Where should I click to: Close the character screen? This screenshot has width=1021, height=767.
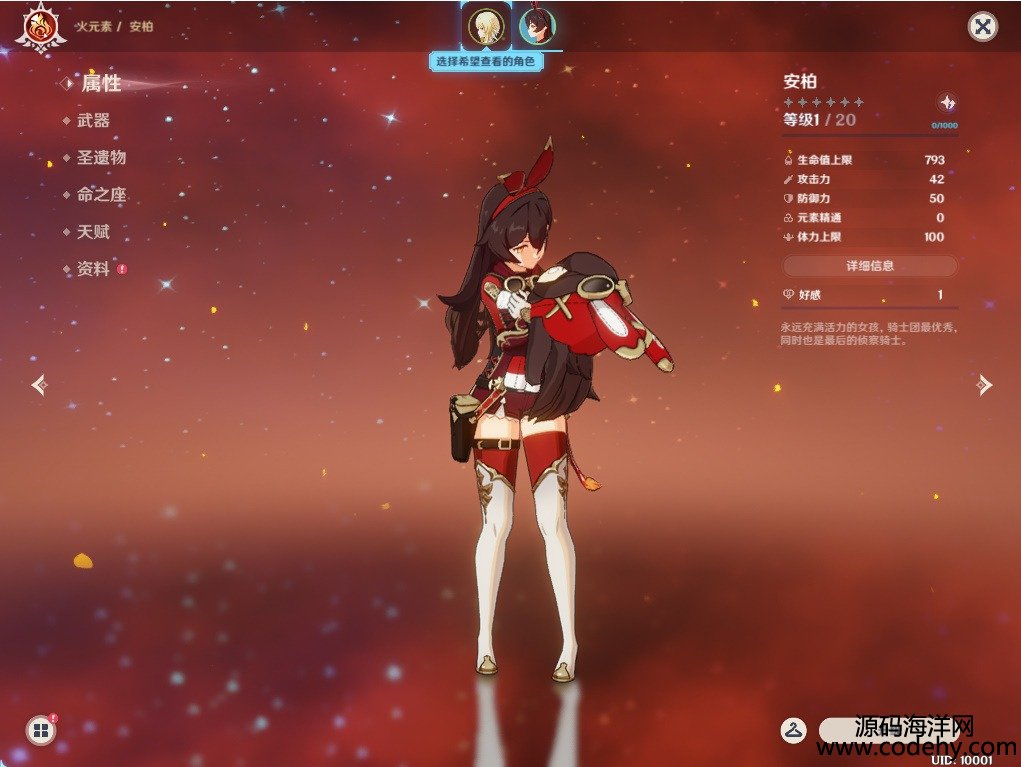pyautogui.click(x=983, y=26)
